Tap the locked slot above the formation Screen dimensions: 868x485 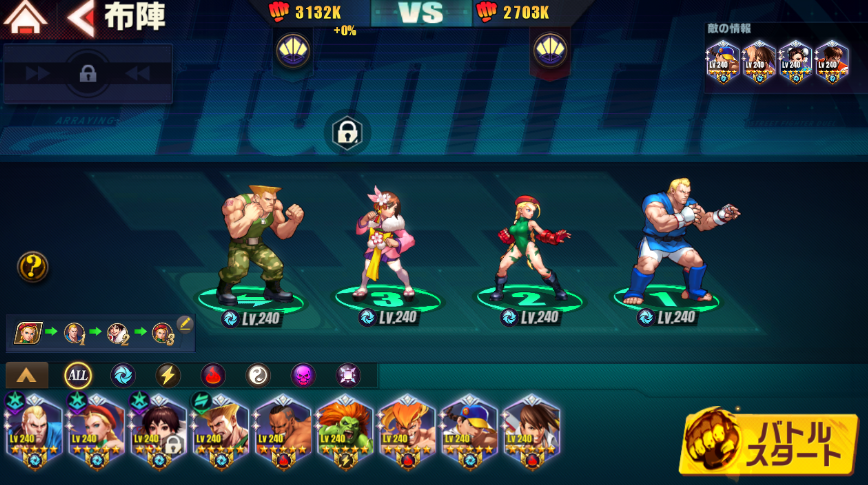347,133
